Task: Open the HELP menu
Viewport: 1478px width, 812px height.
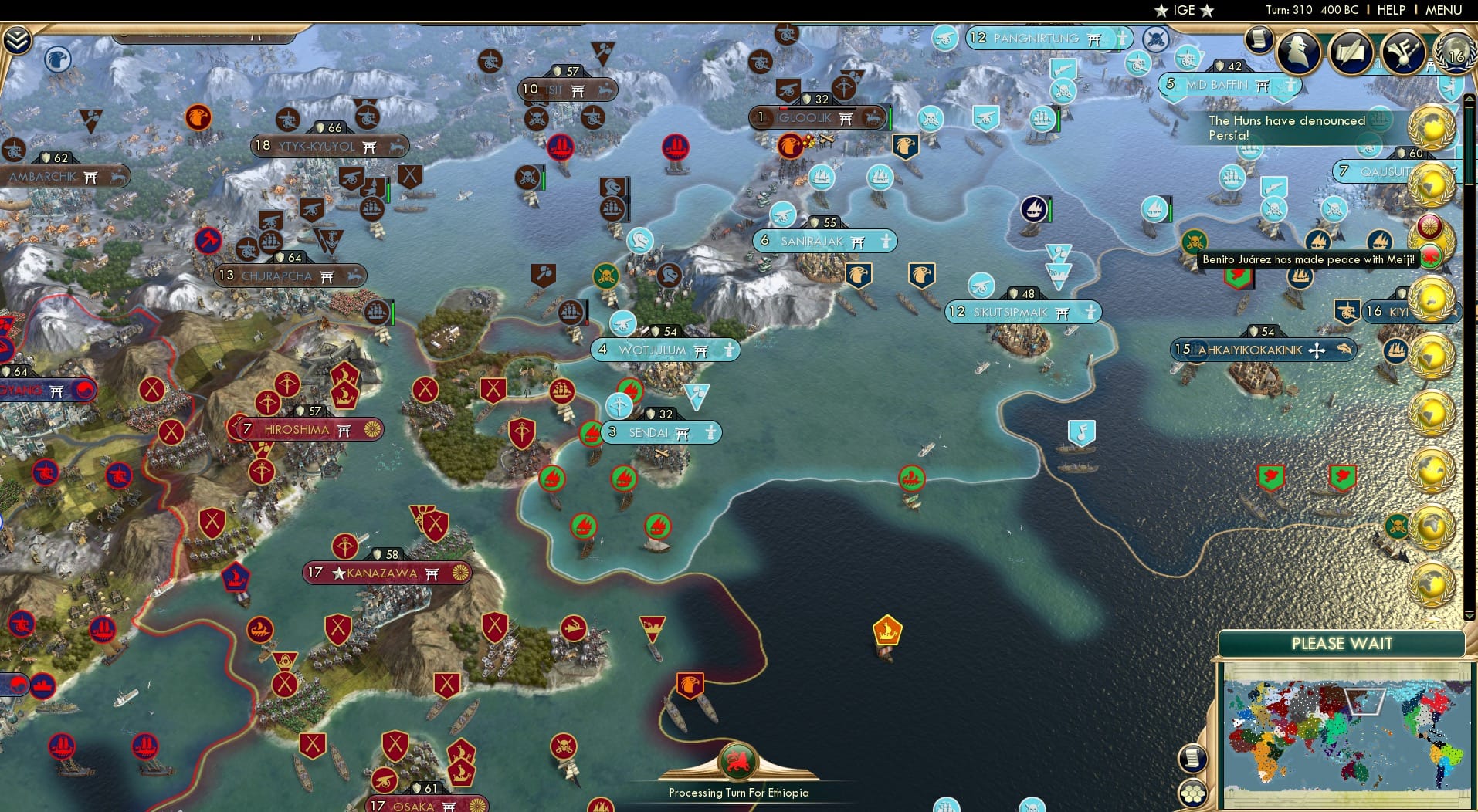Action: [1390, 10]
